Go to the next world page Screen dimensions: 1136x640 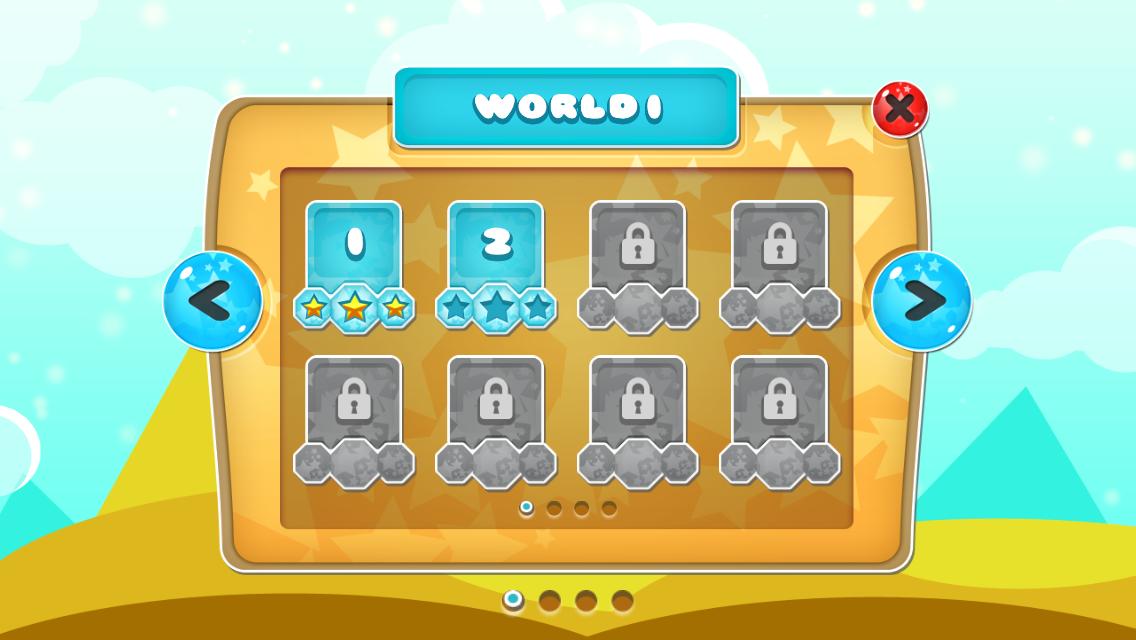point(921,301)
